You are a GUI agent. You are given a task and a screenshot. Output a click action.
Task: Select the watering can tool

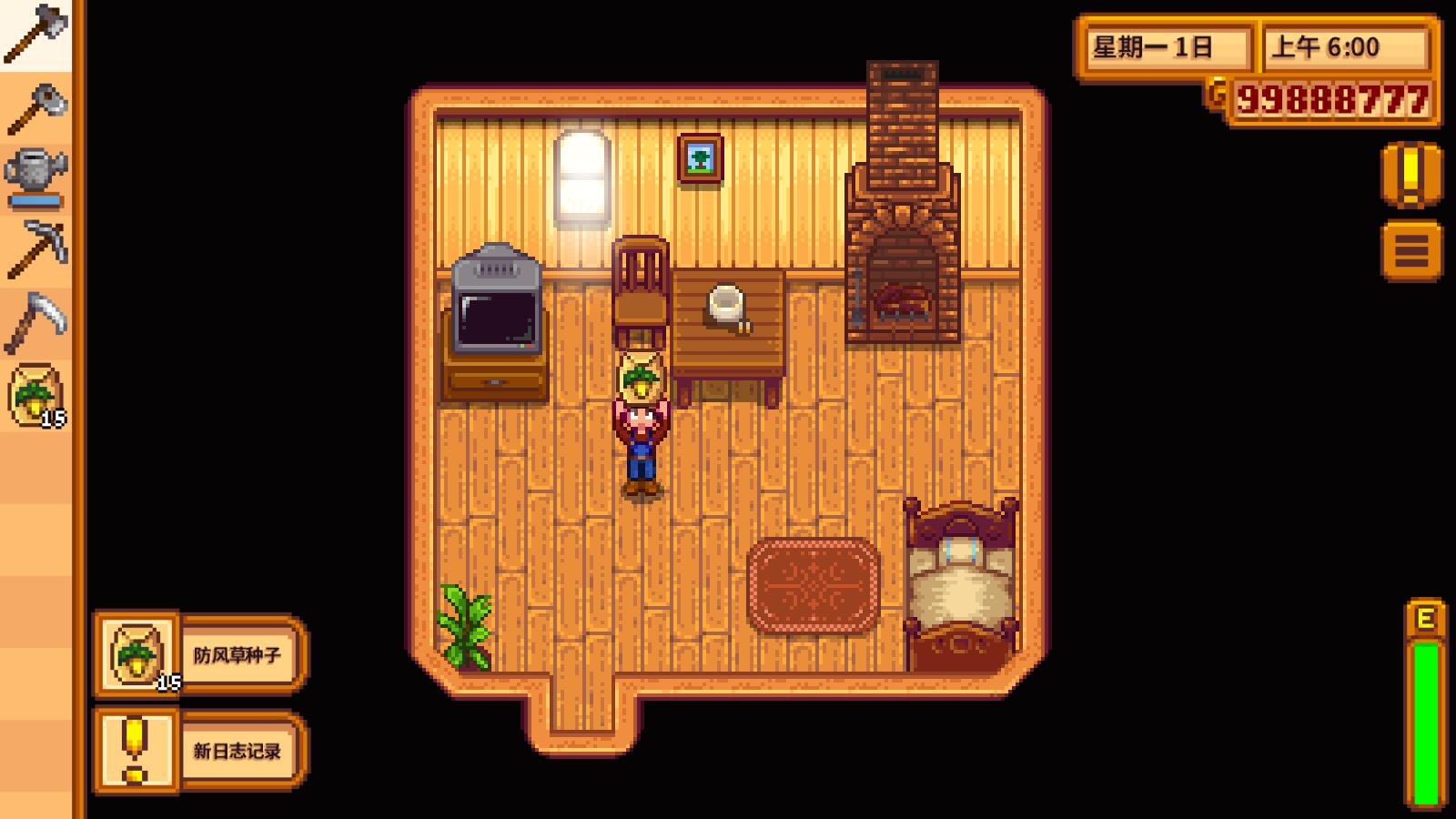pyautogui.click(x=36, y=173)
